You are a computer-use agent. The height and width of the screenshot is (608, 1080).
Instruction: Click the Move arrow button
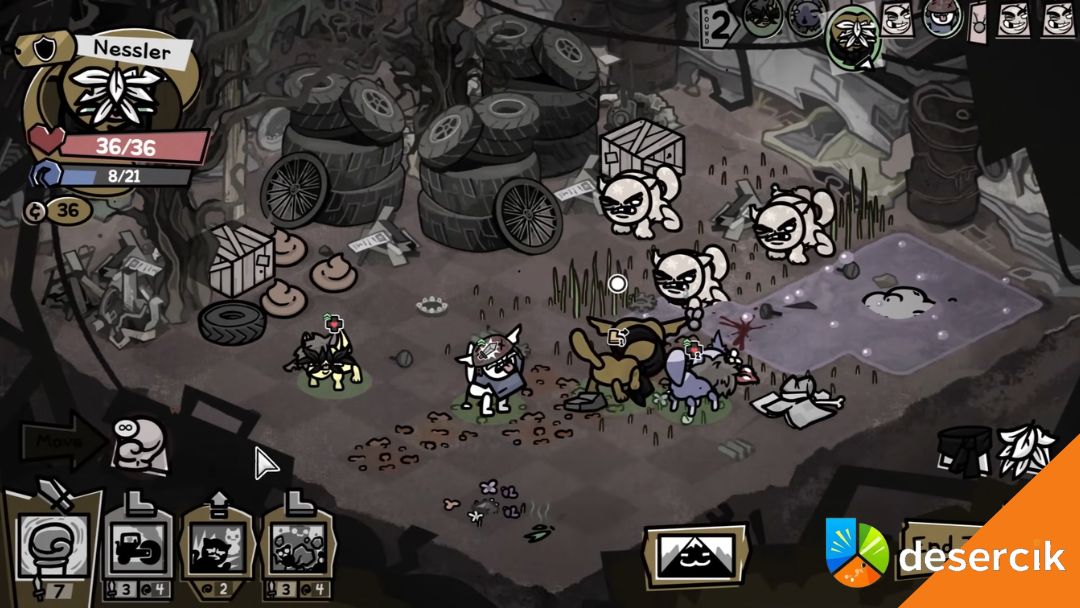click(58, 439)
